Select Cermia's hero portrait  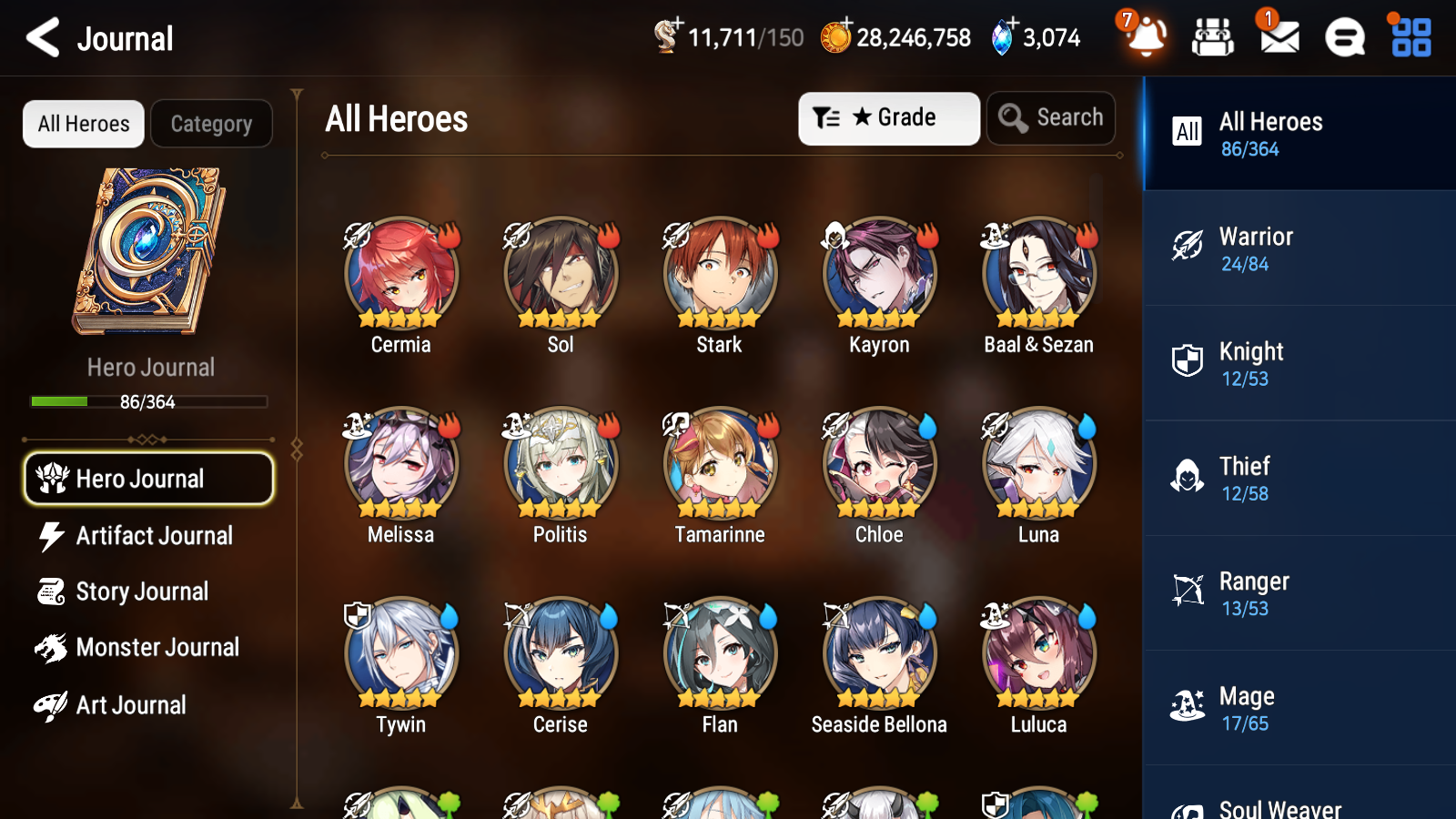400,271
